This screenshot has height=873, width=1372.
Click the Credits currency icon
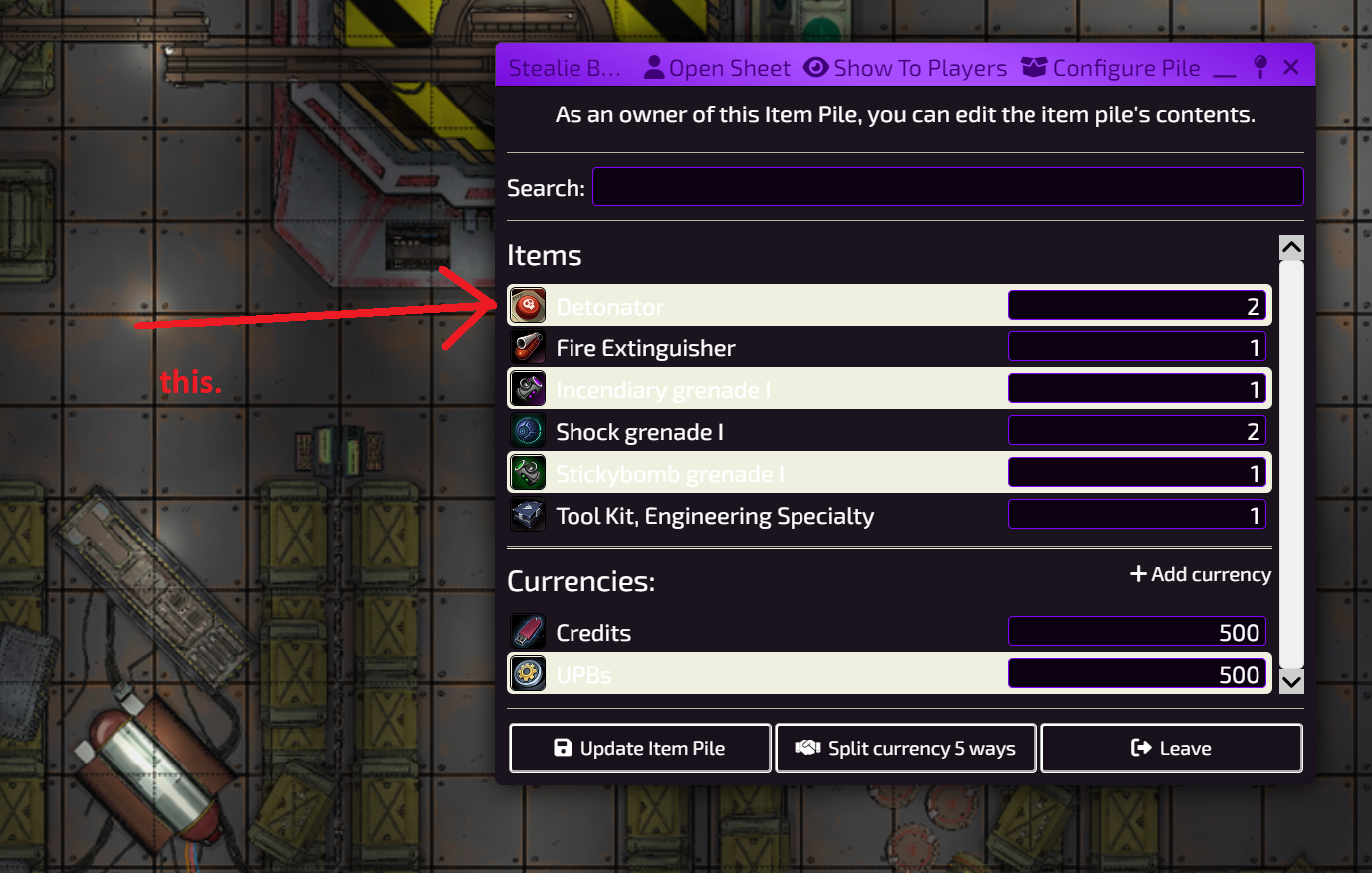[528, 631]
